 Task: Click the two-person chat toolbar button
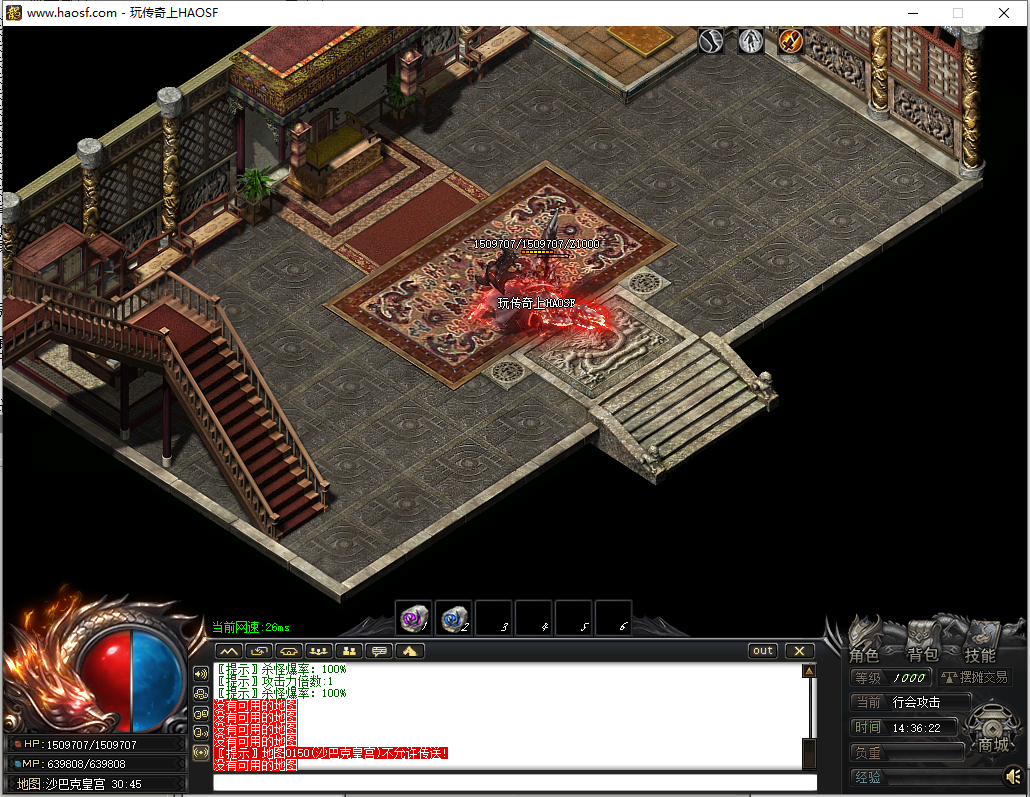pyautogui.click(x=349, y=651)
